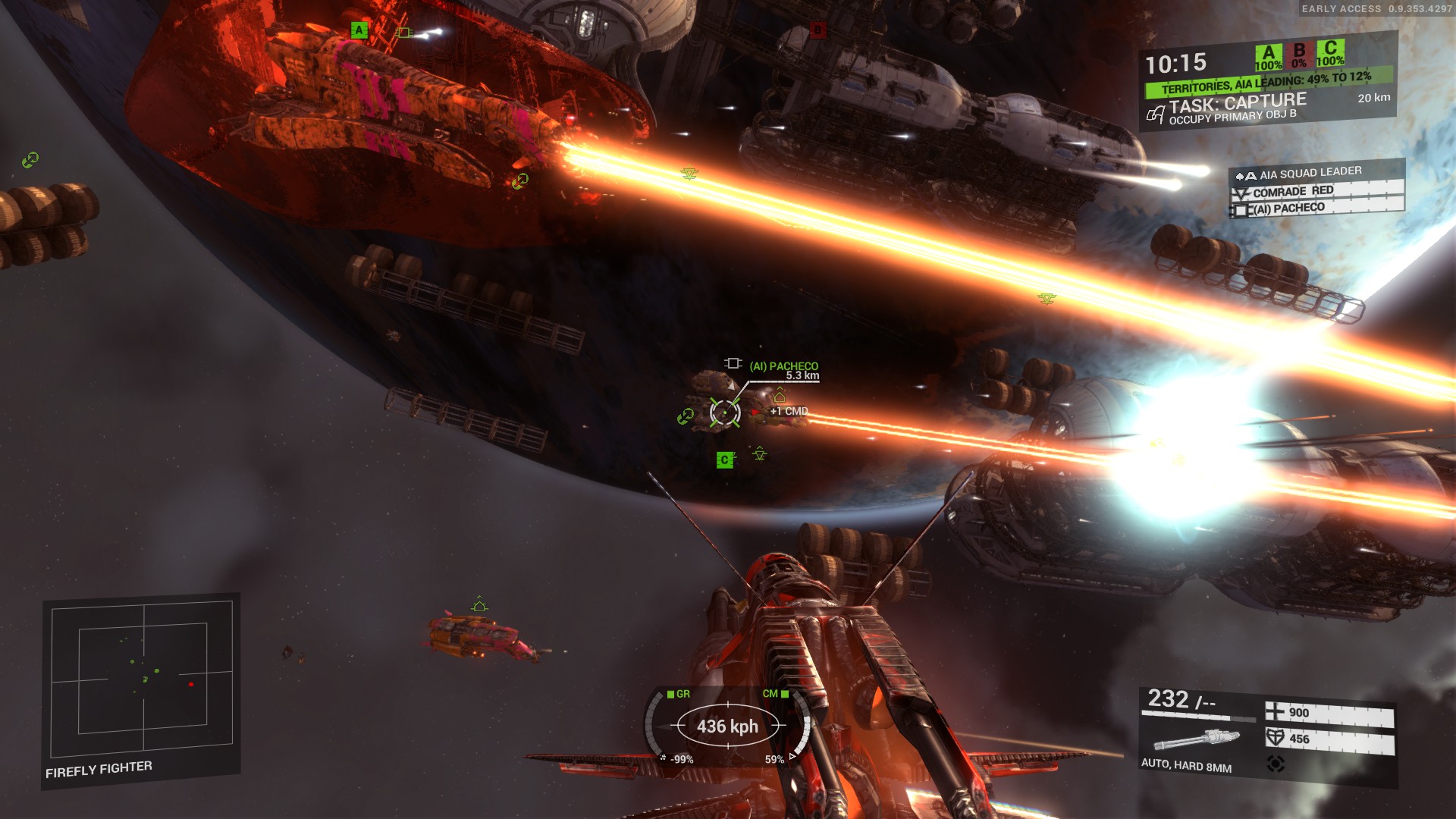Click the hull repair cross icon showing 900
1456x819 pixels.
coord(1276,712)
